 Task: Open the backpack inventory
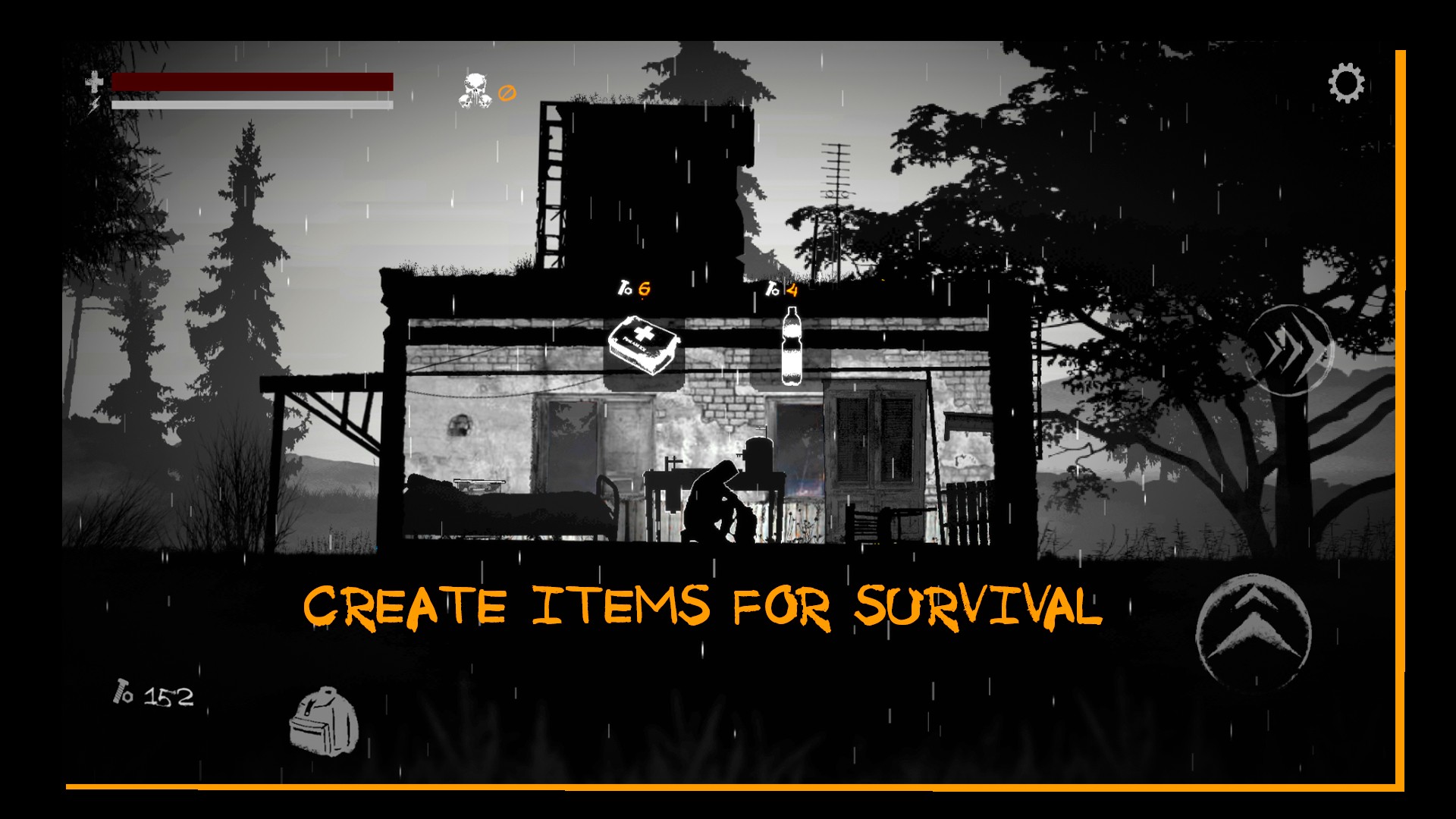pyautogui.click(x=323, y=721)
